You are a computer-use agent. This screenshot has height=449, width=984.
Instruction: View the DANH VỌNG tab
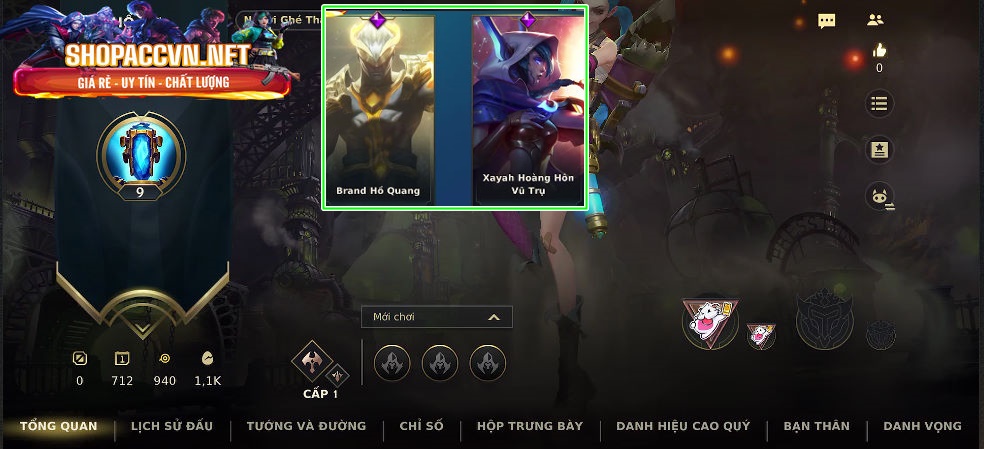pos(922,427)
